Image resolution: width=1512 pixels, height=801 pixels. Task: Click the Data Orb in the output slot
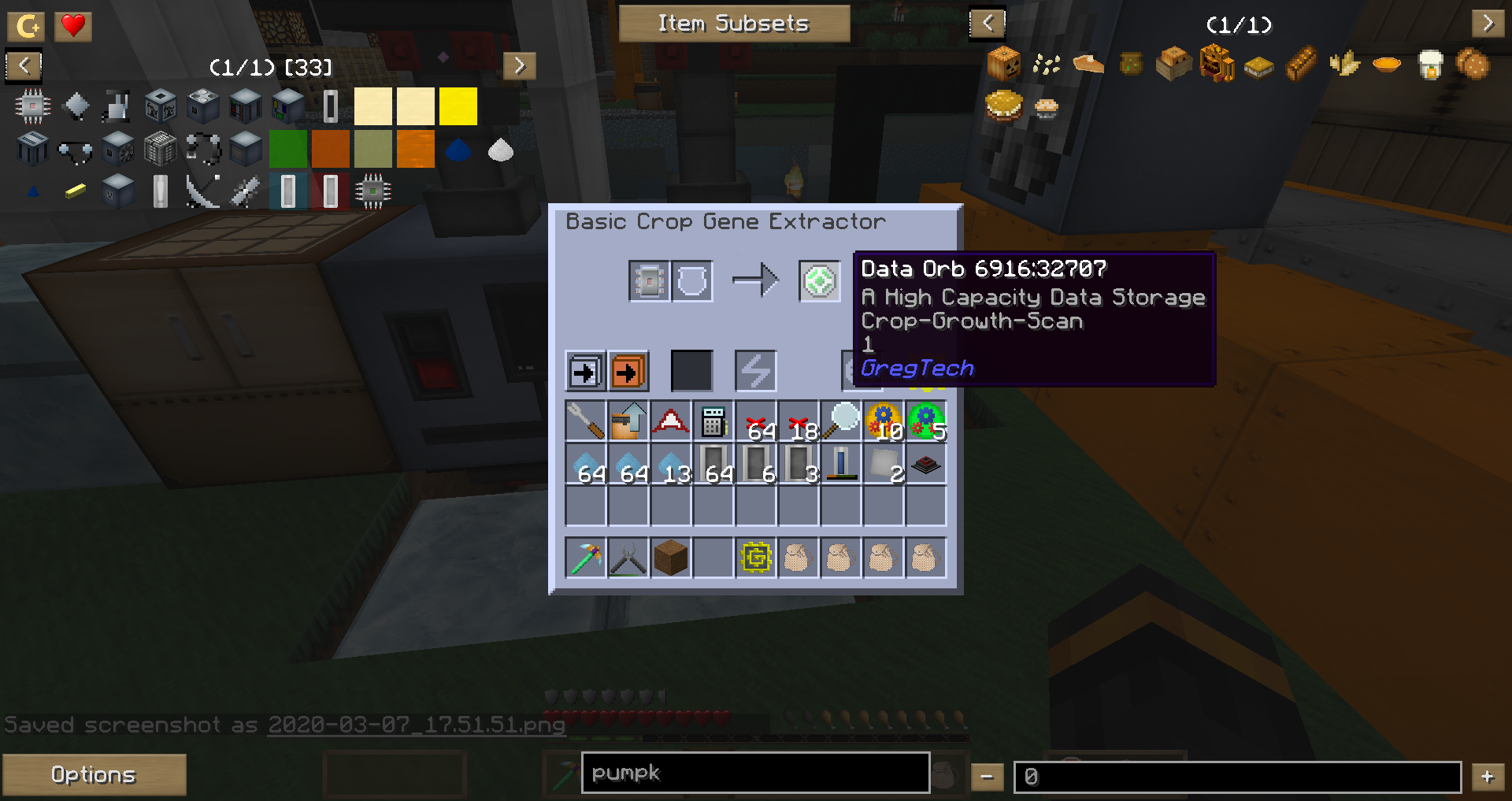pos(818,280)
